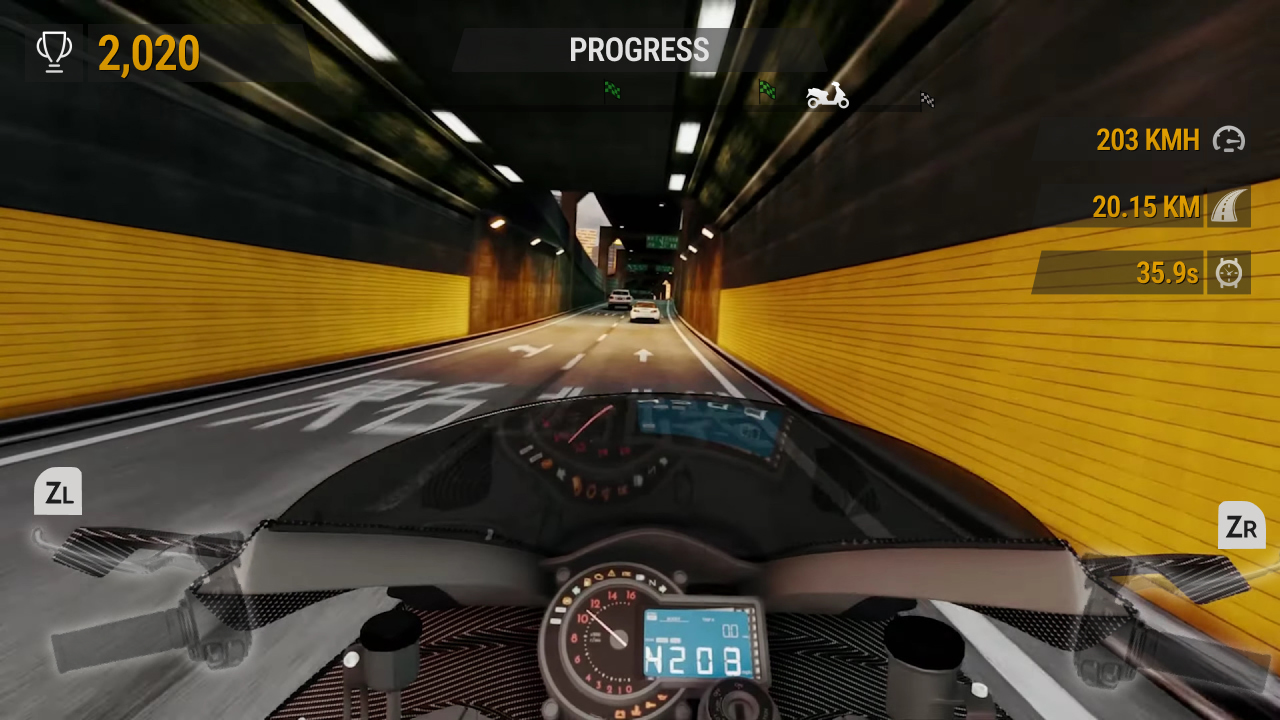The image size is (1280, 720).
Task: Tap the final checkered flag checkpoint icon
Action: pyautogui.click(x=926, y=99)
